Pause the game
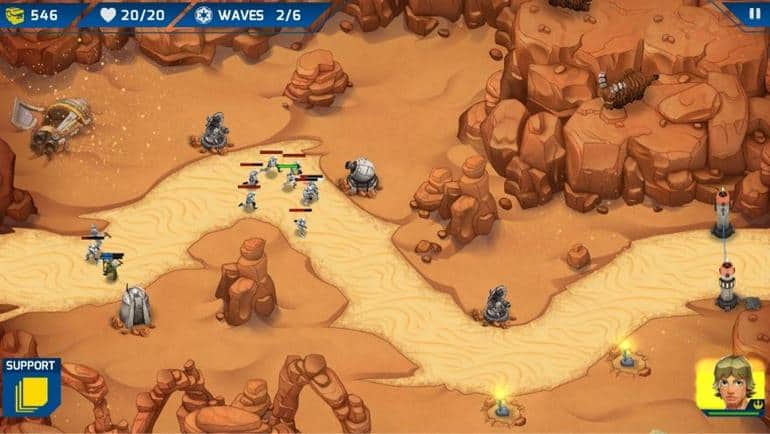The width and height of the screenshot is (770, 434). (x=755, y=13)
